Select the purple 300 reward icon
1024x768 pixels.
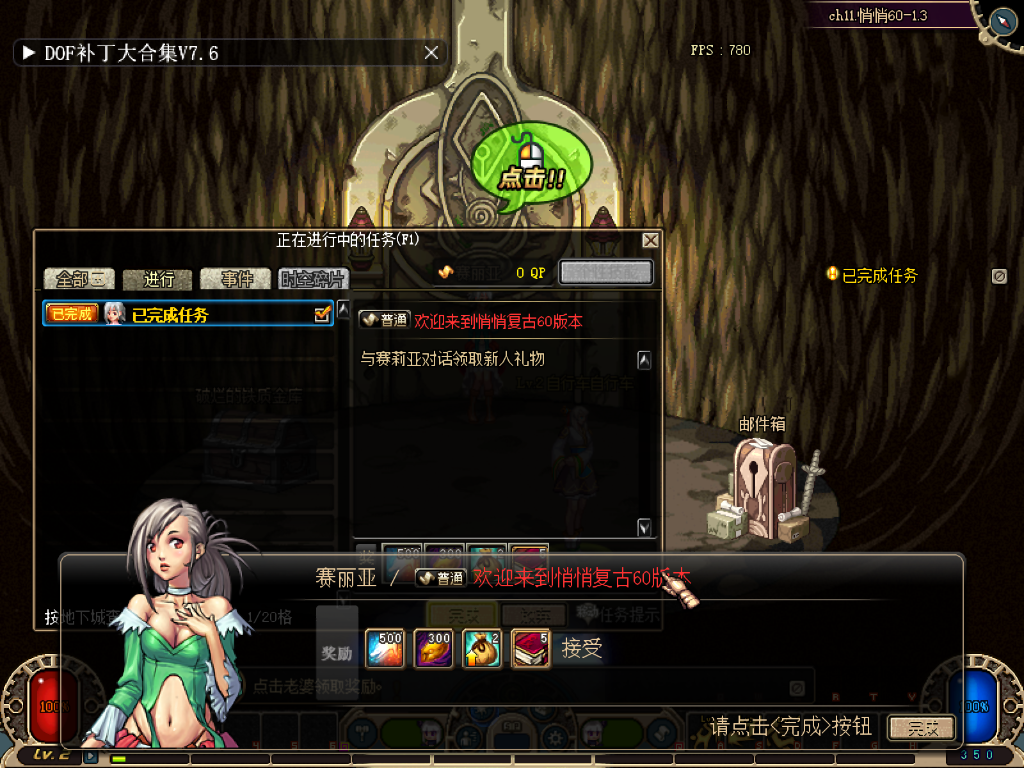click(433, 648)
